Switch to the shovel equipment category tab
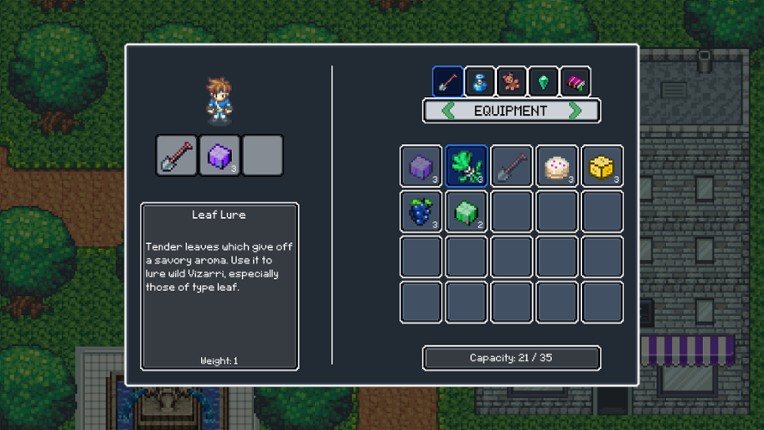 [x=447, y=81]
